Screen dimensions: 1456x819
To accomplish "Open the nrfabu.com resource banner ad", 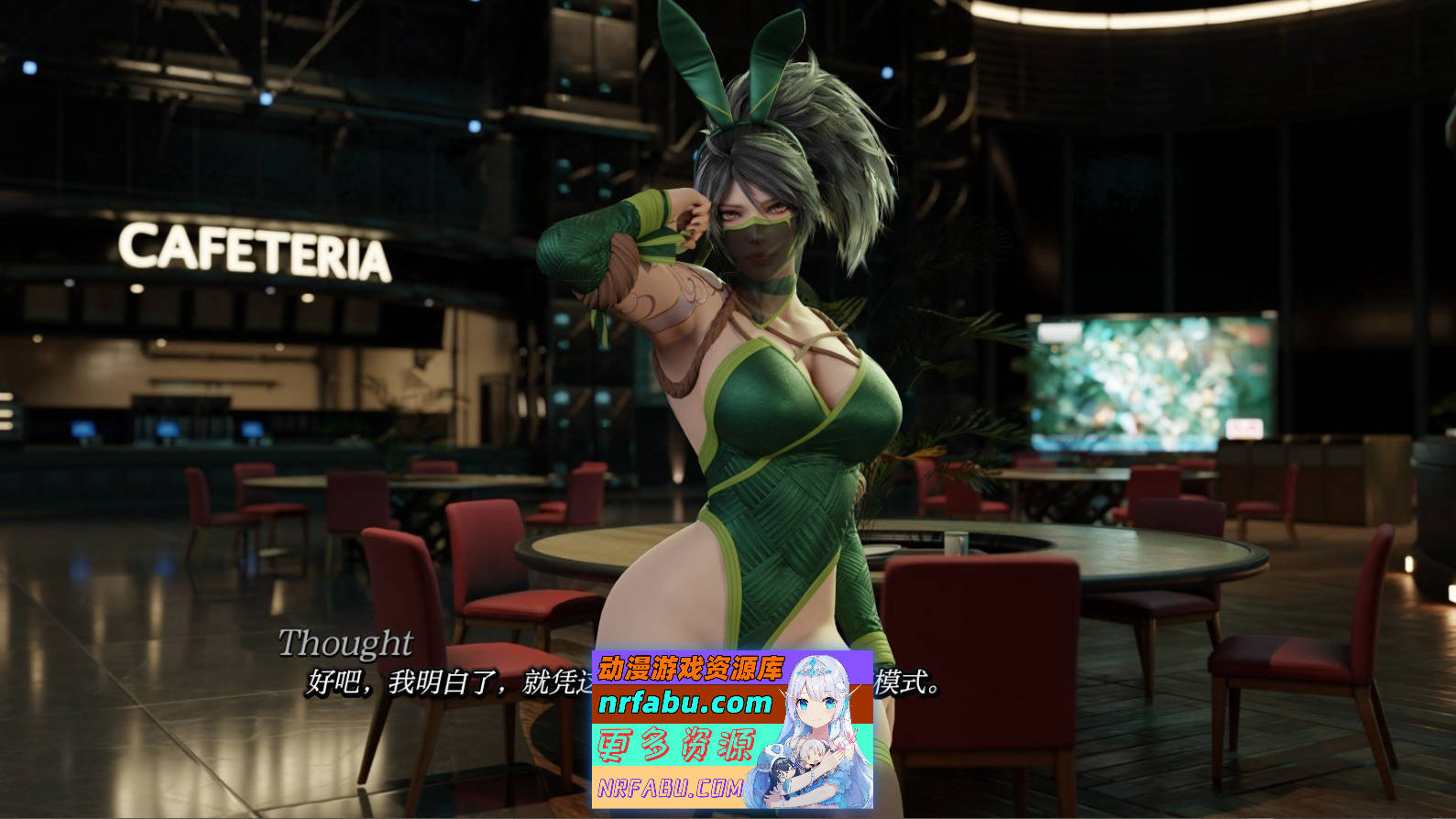I will click(x=731, y=729).
